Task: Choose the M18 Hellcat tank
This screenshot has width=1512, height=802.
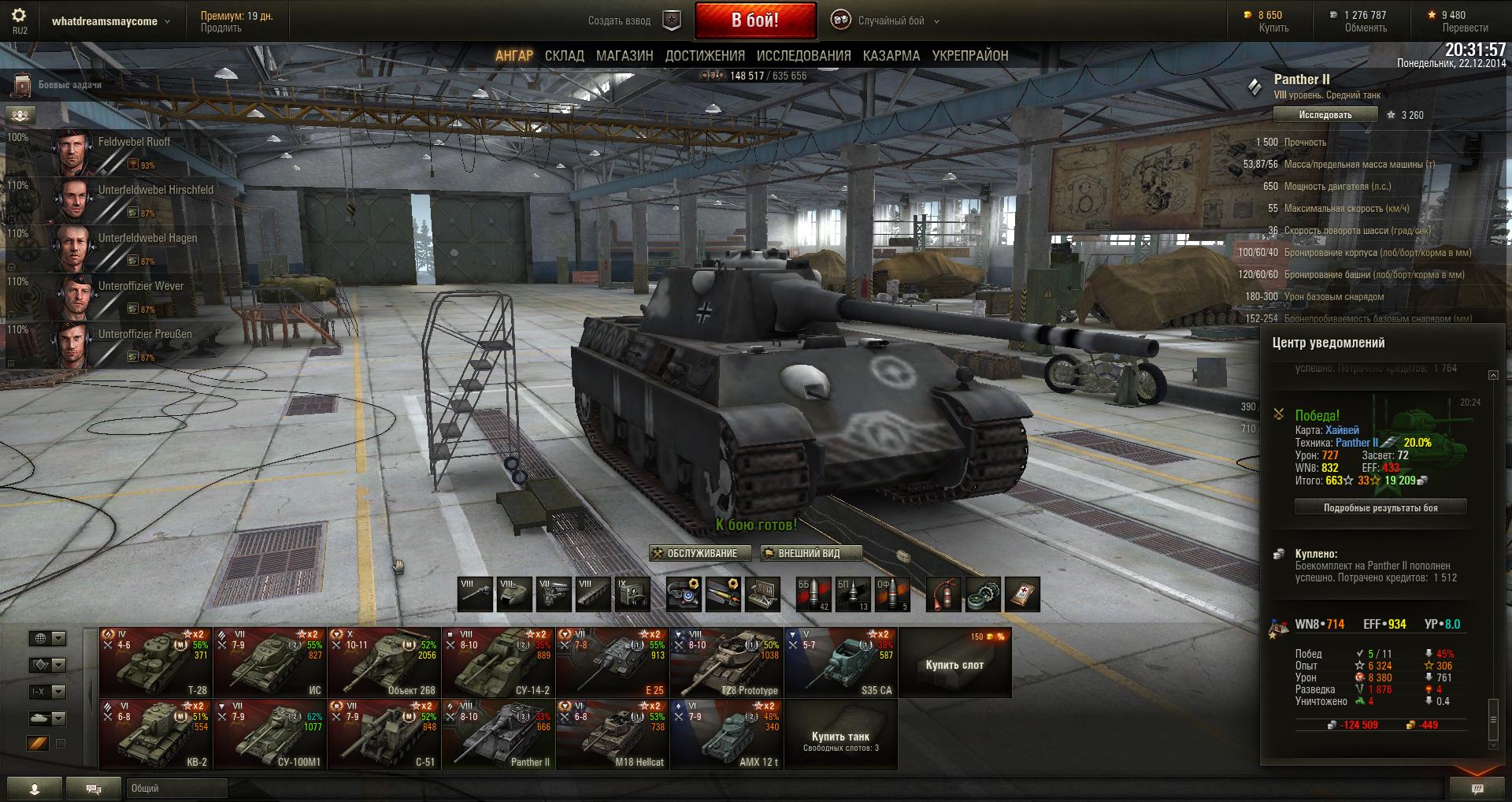Action: 612,734
